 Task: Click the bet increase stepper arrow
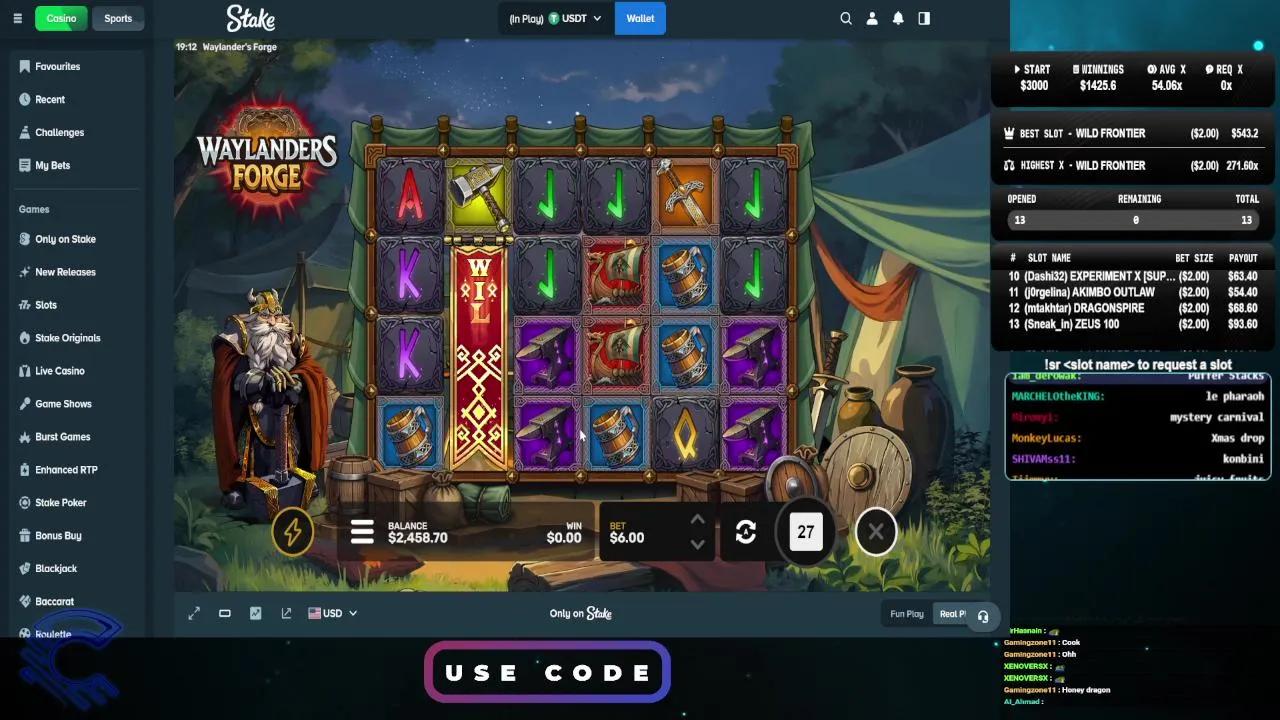tap(697, 520)
